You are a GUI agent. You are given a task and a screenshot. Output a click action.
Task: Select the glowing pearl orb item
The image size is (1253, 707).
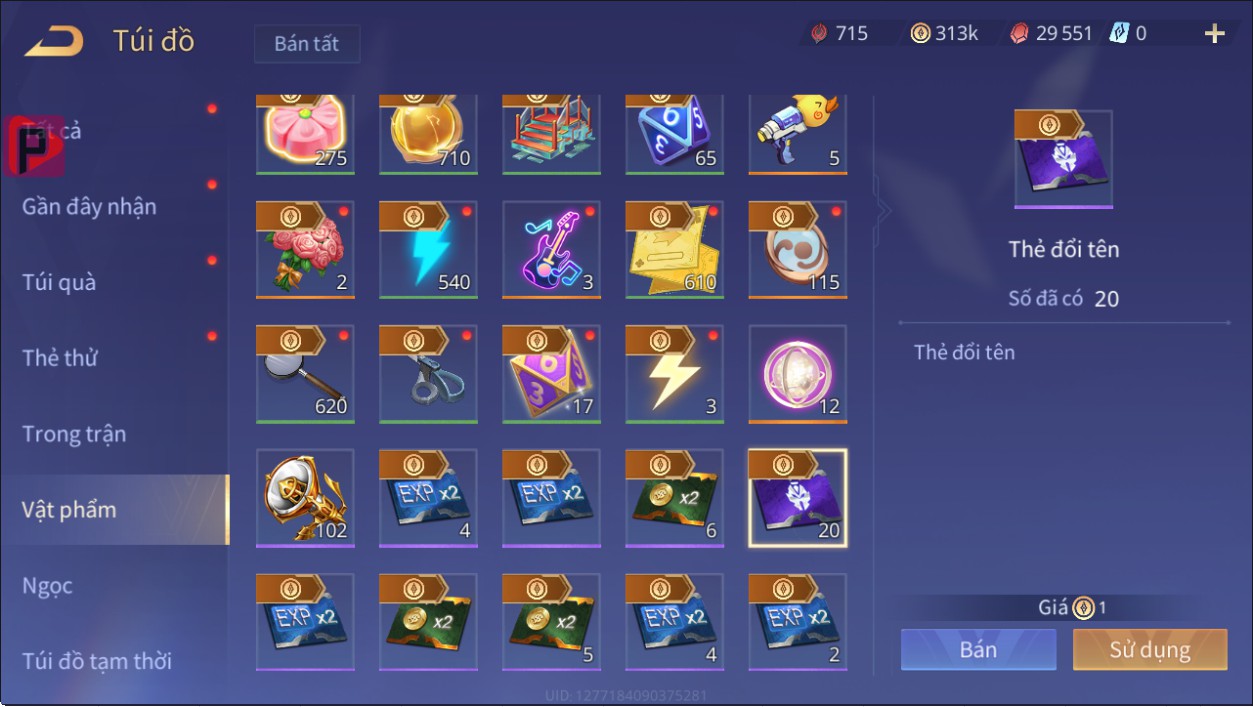click(797, 374)
